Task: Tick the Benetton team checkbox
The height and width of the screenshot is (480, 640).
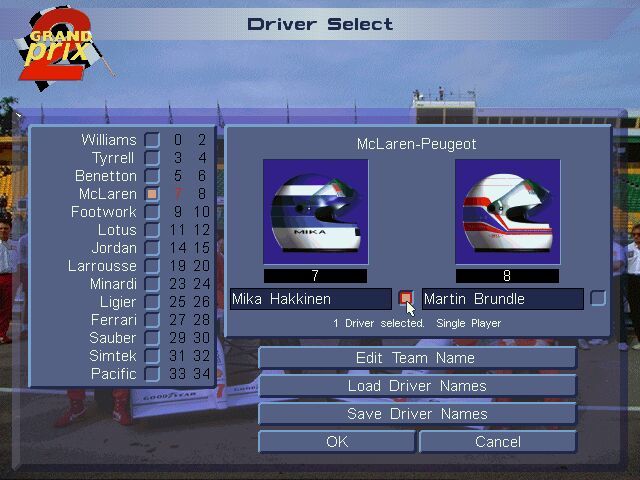Action: [152, 176]
